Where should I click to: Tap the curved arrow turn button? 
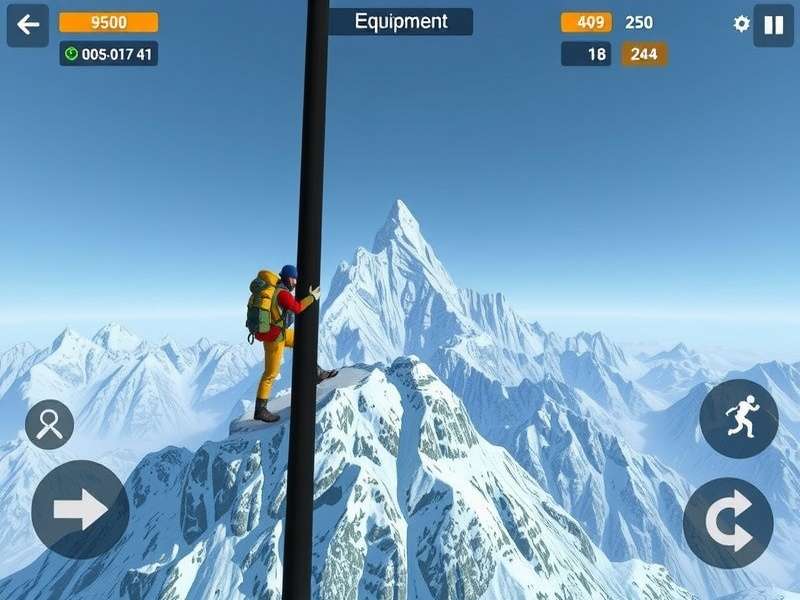(x=728, y=523)
